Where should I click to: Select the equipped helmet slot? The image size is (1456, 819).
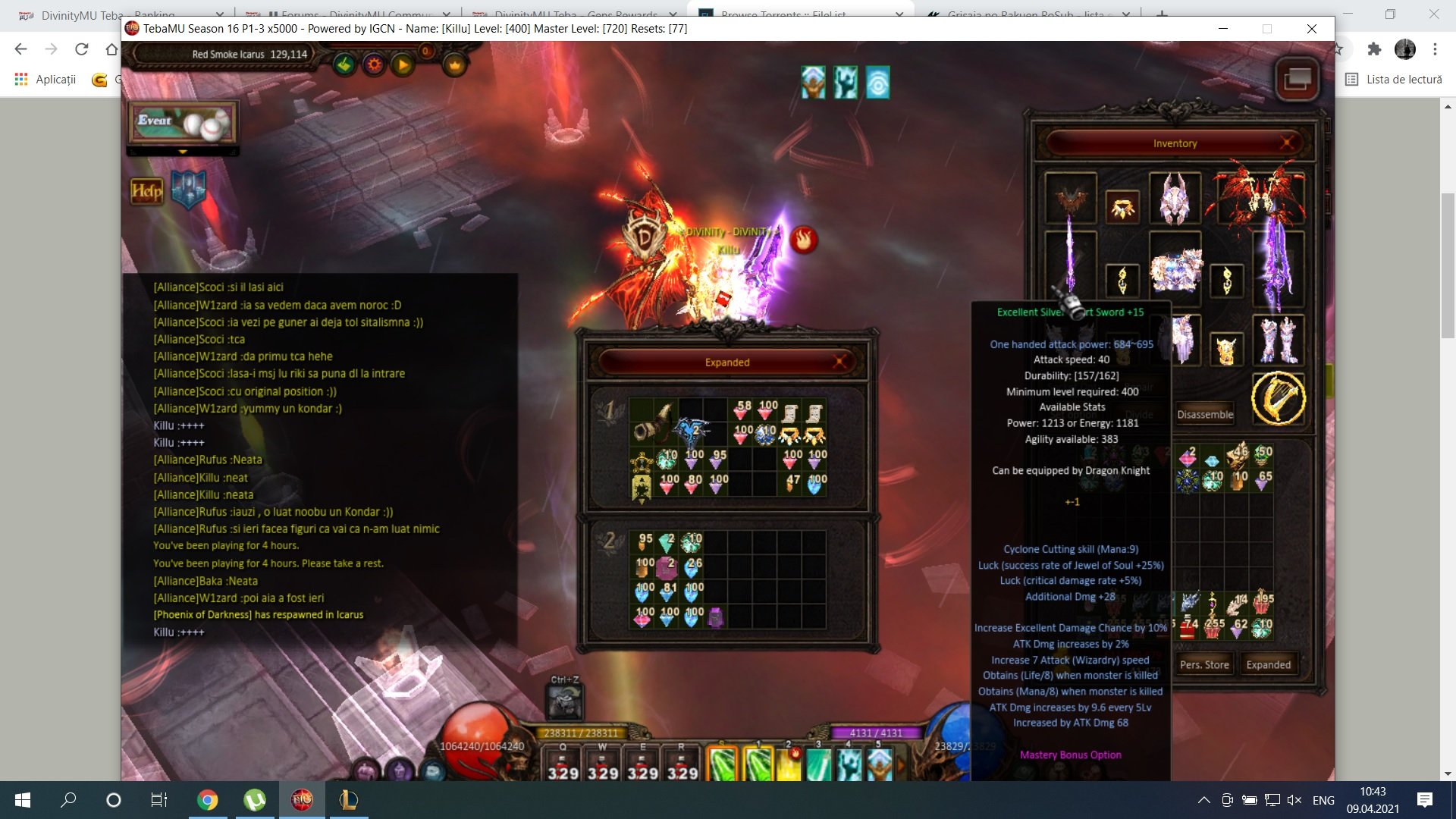pyautogui.click(x=1175, y=199)
